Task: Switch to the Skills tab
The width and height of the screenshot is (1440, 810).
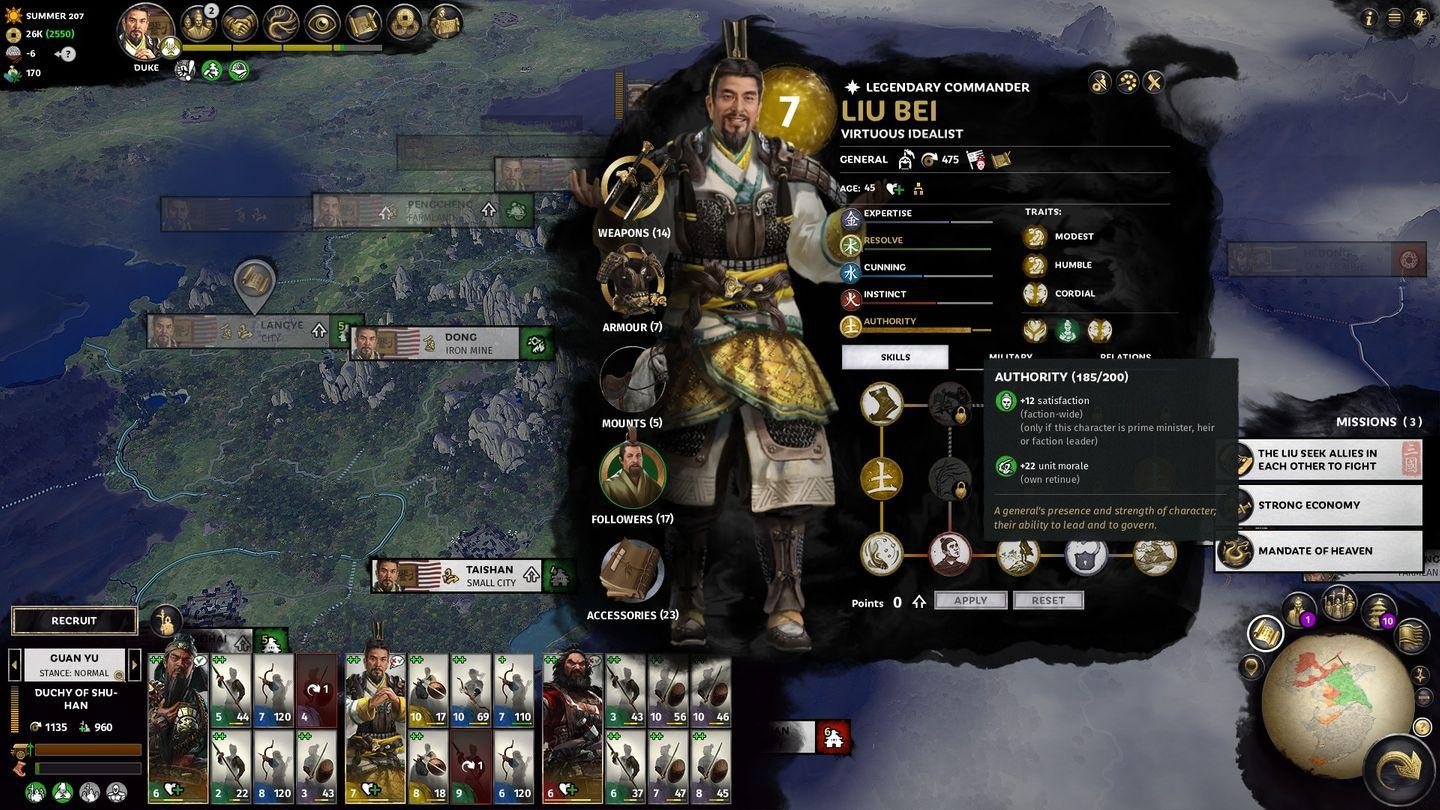Action: click(895, 357)
